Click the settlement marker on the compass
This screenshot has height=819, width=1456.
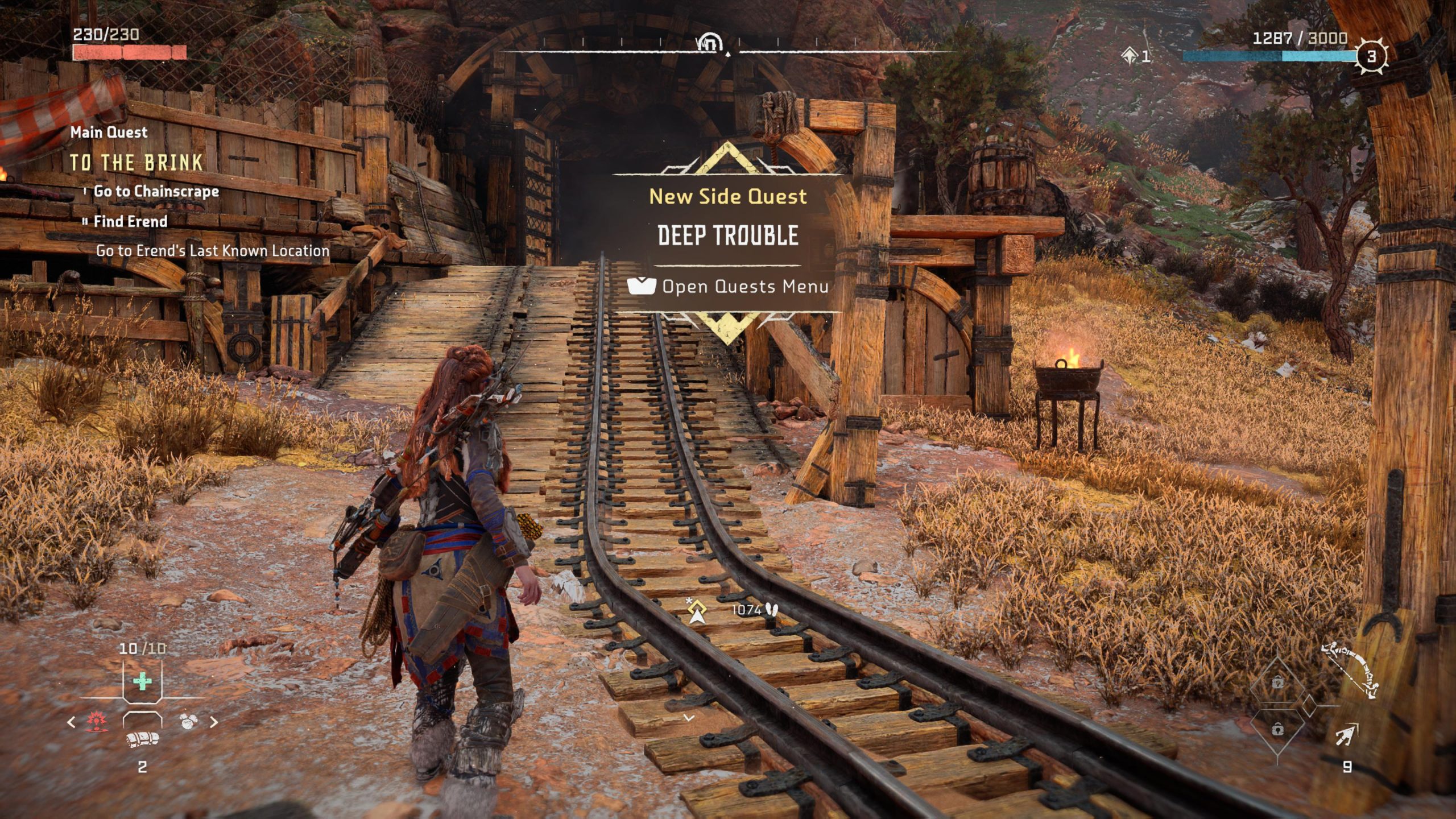[710, 42]
